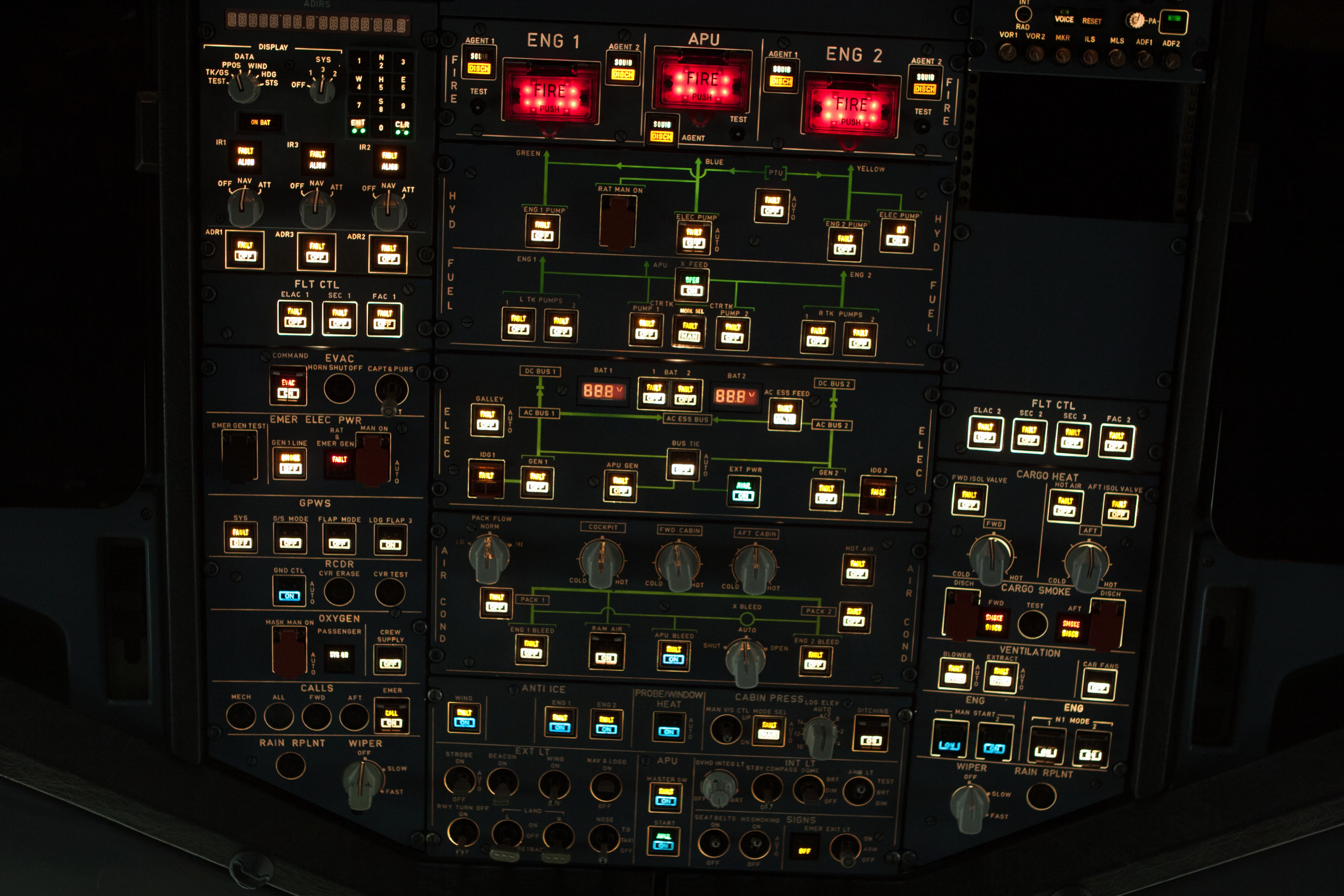Turn on WING anti-ice button

click(464, 718)
